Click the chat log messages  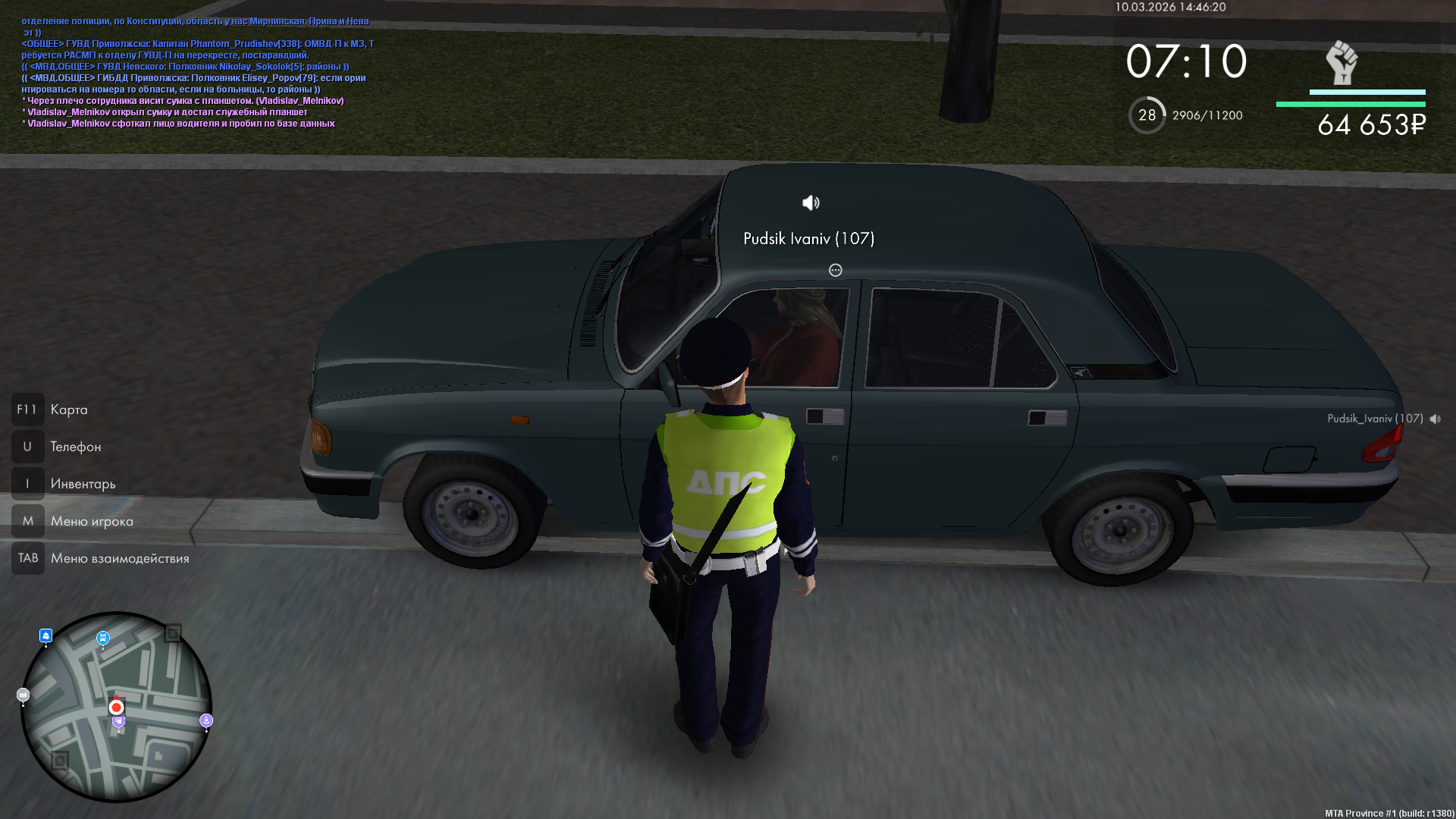pos(197,72)
